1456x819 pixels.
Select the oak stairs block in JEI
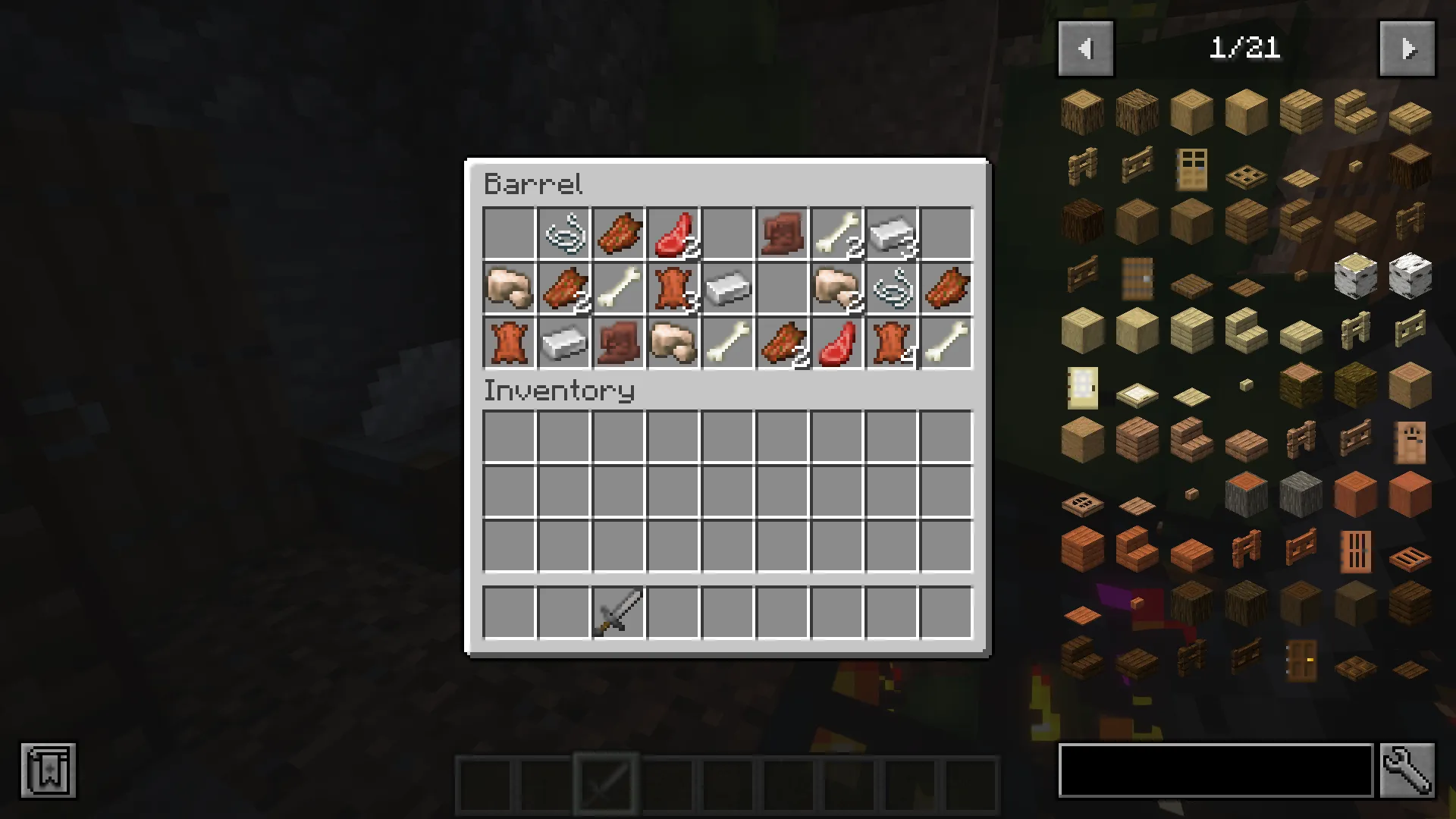click(x=1354, y=112)
